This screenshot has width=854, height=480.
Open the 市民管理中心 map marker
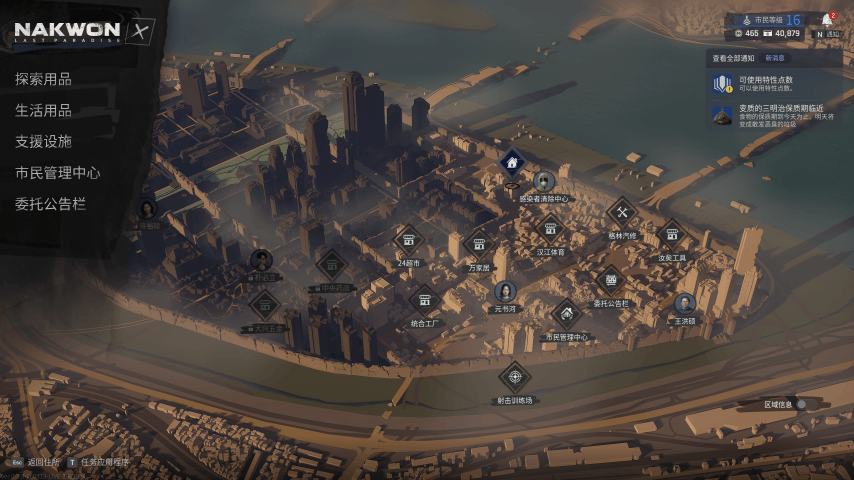coord(566,314)
